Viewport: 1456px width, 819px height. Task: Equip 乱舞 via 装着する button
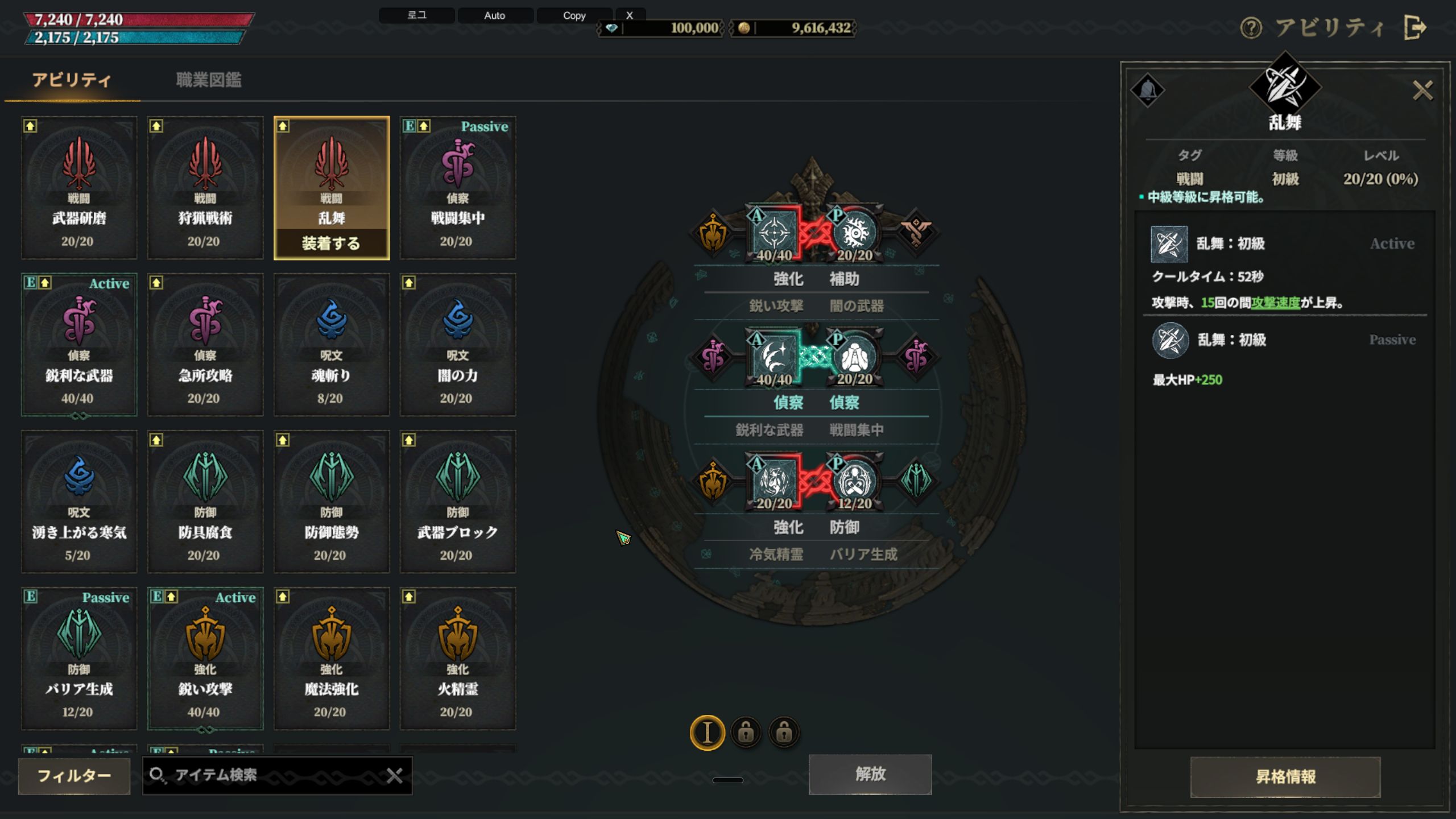pos(332,244)
